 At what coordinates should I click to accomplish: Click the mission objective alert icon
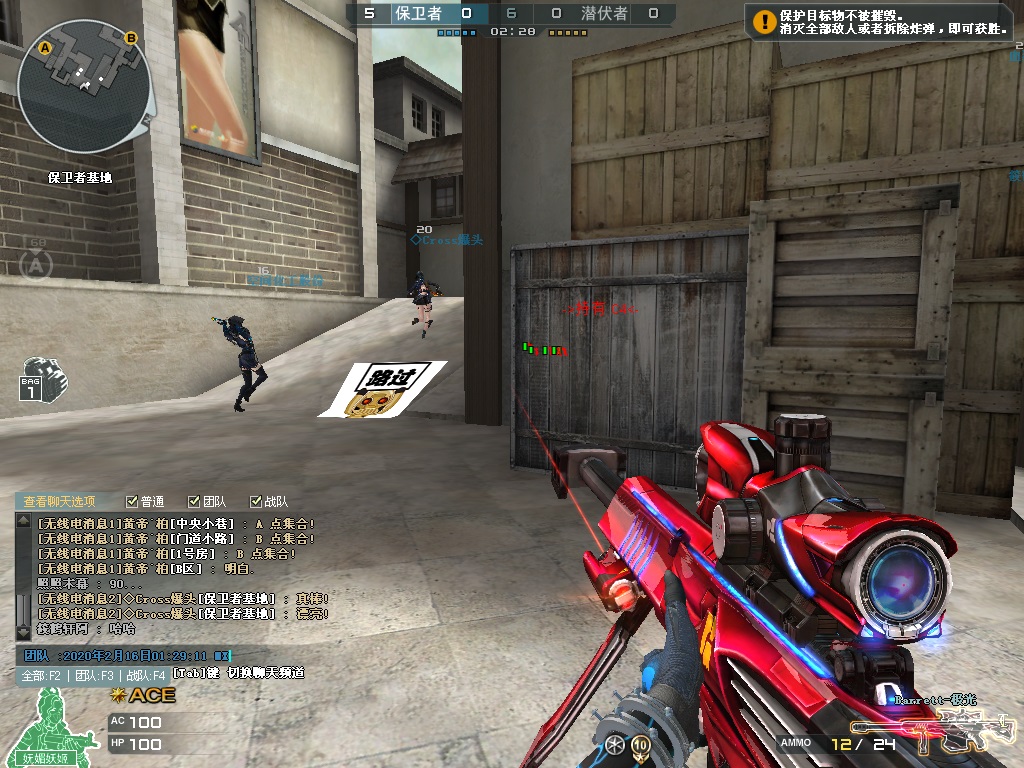765,20
